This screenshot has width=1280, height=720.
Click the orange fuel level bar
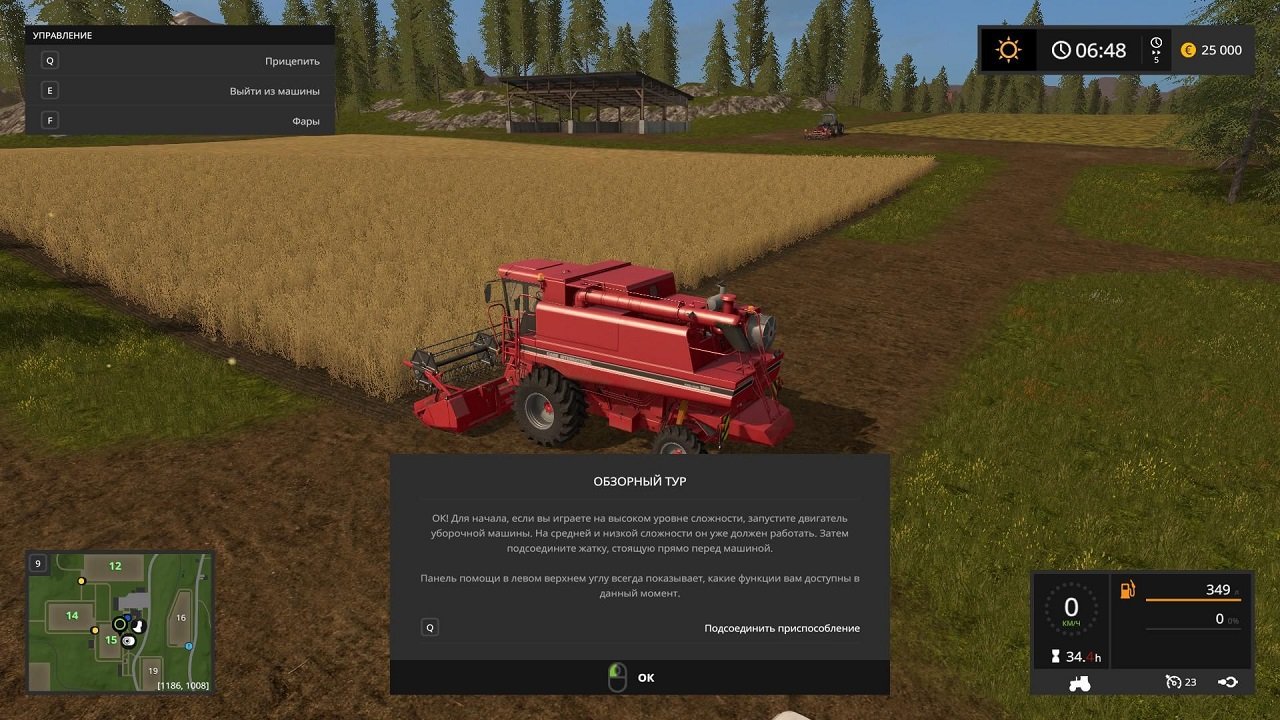pyautogui.click(x=1194, y=600)
